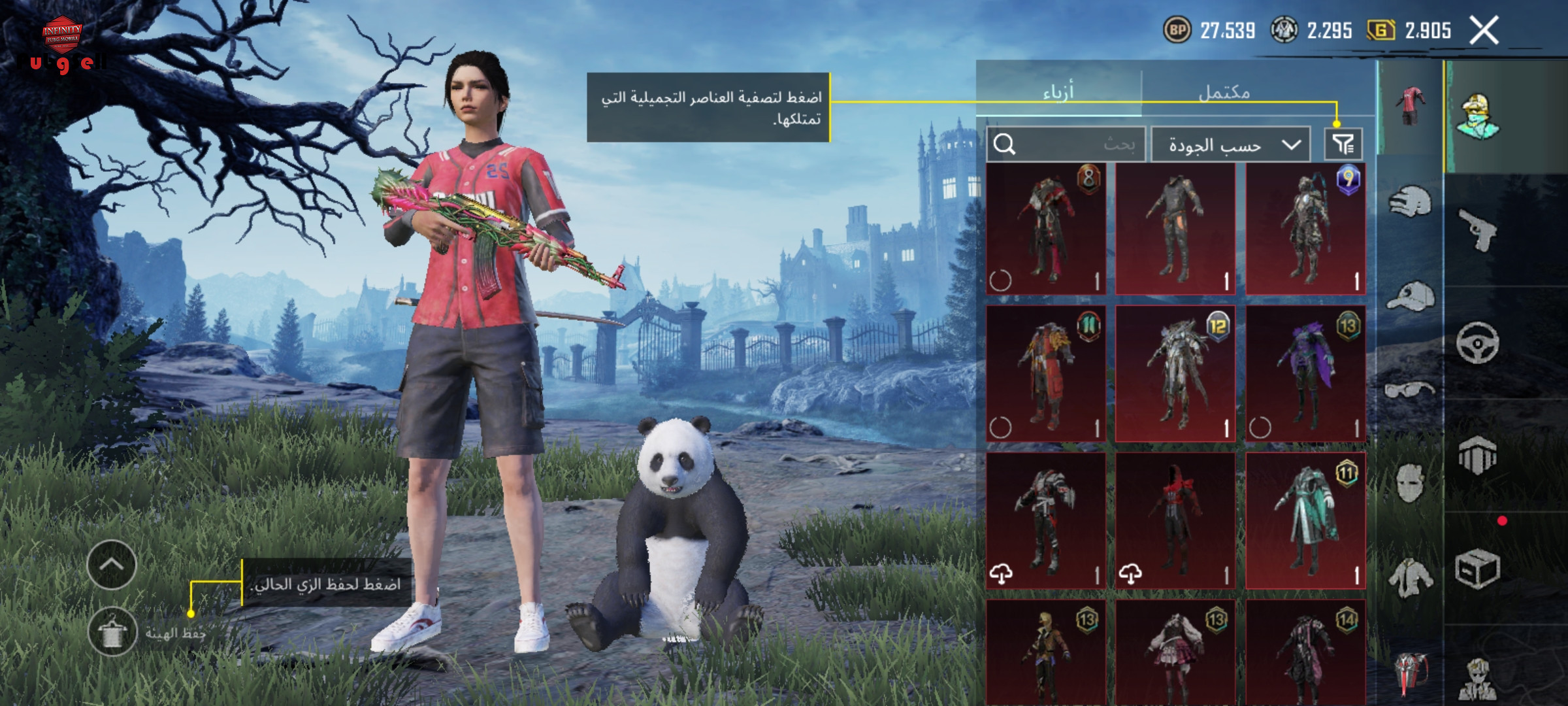1568x706 pixels.
Task: Save the current look with حفظ الهيئة
Action: pyautogui.click(x=112, y=632)
